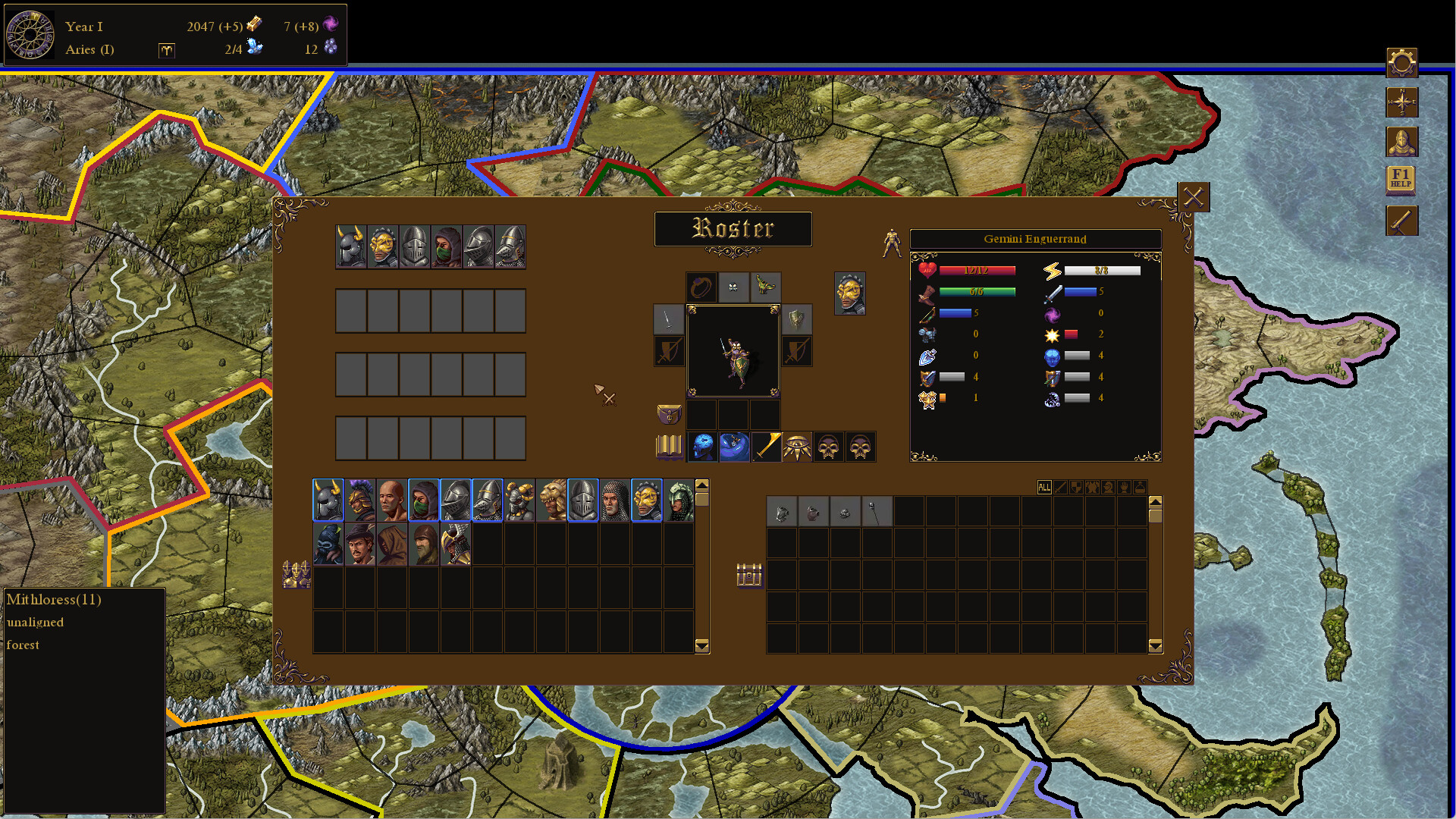This screenshot has height=819, width=1456.
Task: Click the compass icon in the sidebar
Action: pyautogui.click(x=1401, y=102)
